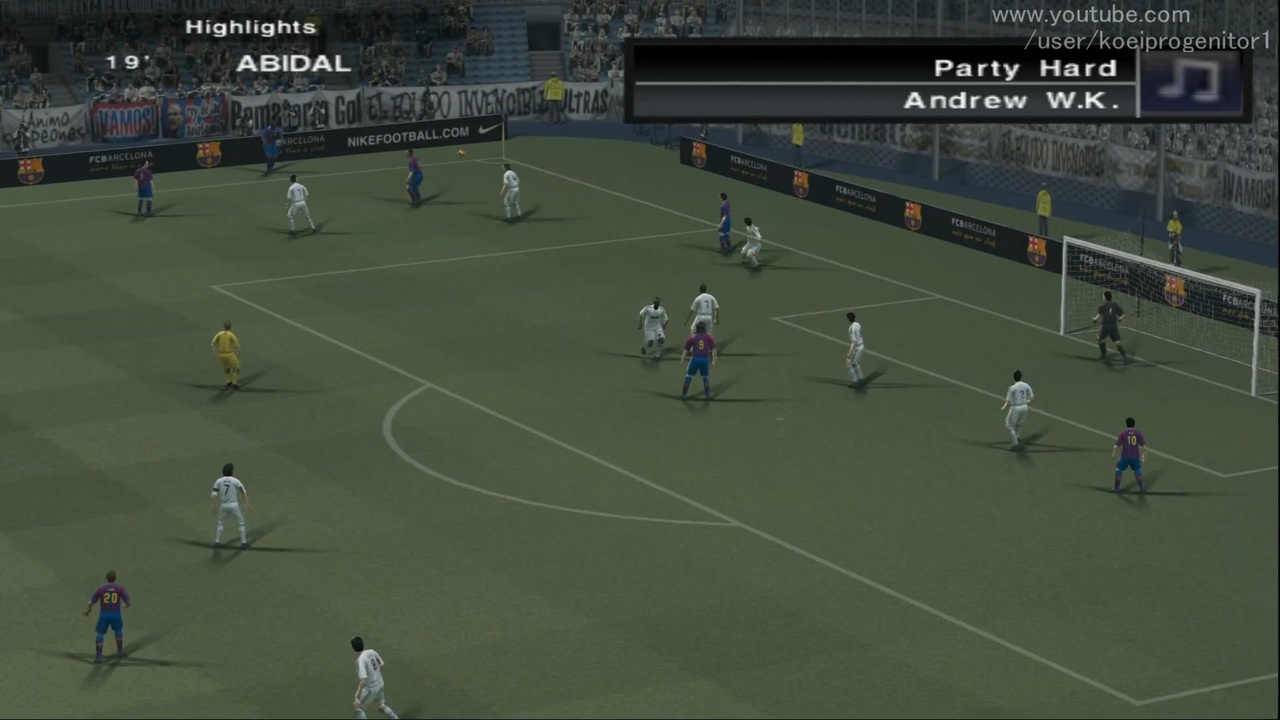The image size is (1280, 720).
Task: Select Barcelona player number 10
Action: (1128, 445)
